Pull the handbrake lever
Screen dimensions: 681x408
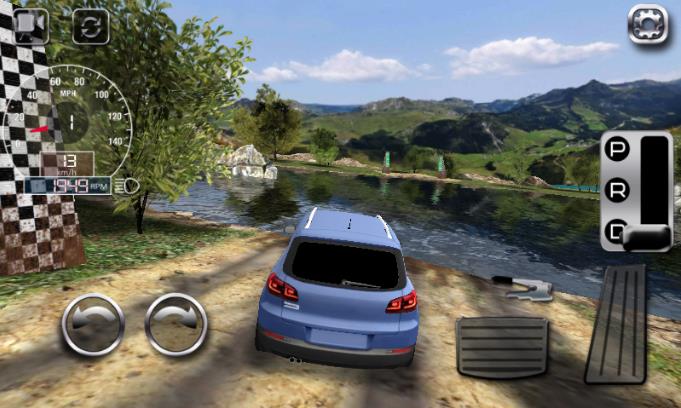(524, 289)
